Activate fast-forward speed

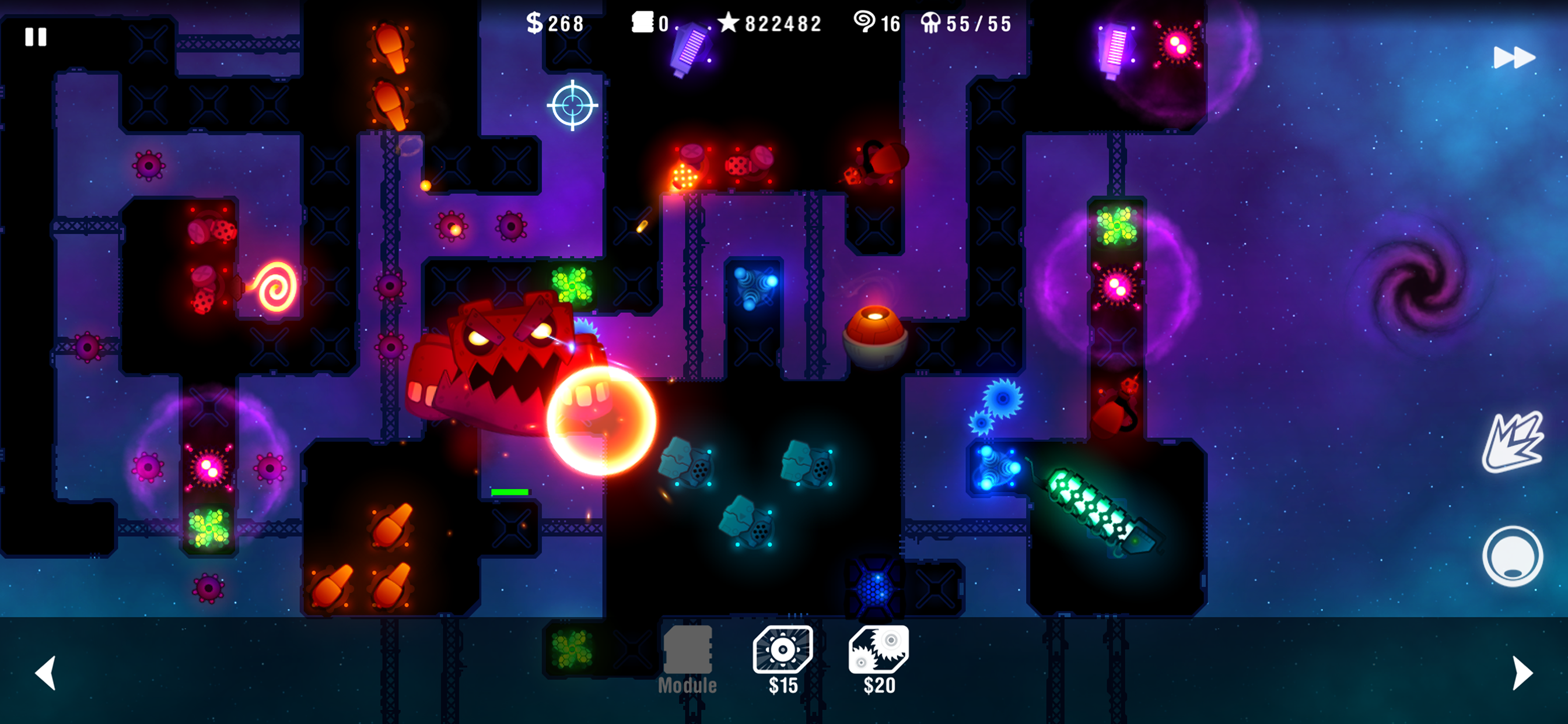click(x=1514, y=58)
